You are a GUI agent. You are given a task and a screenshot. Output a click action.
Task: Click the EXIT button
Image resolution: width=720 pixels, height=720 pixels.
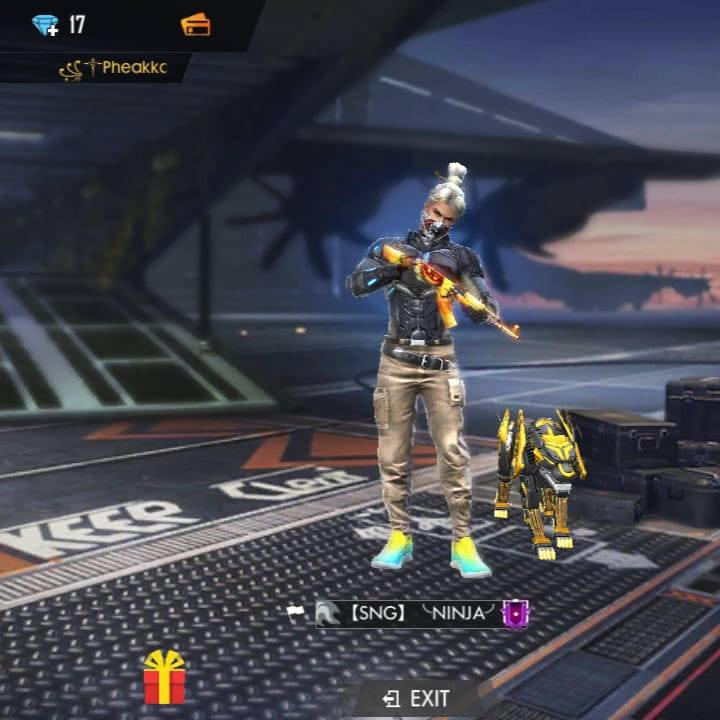point(416,699)
